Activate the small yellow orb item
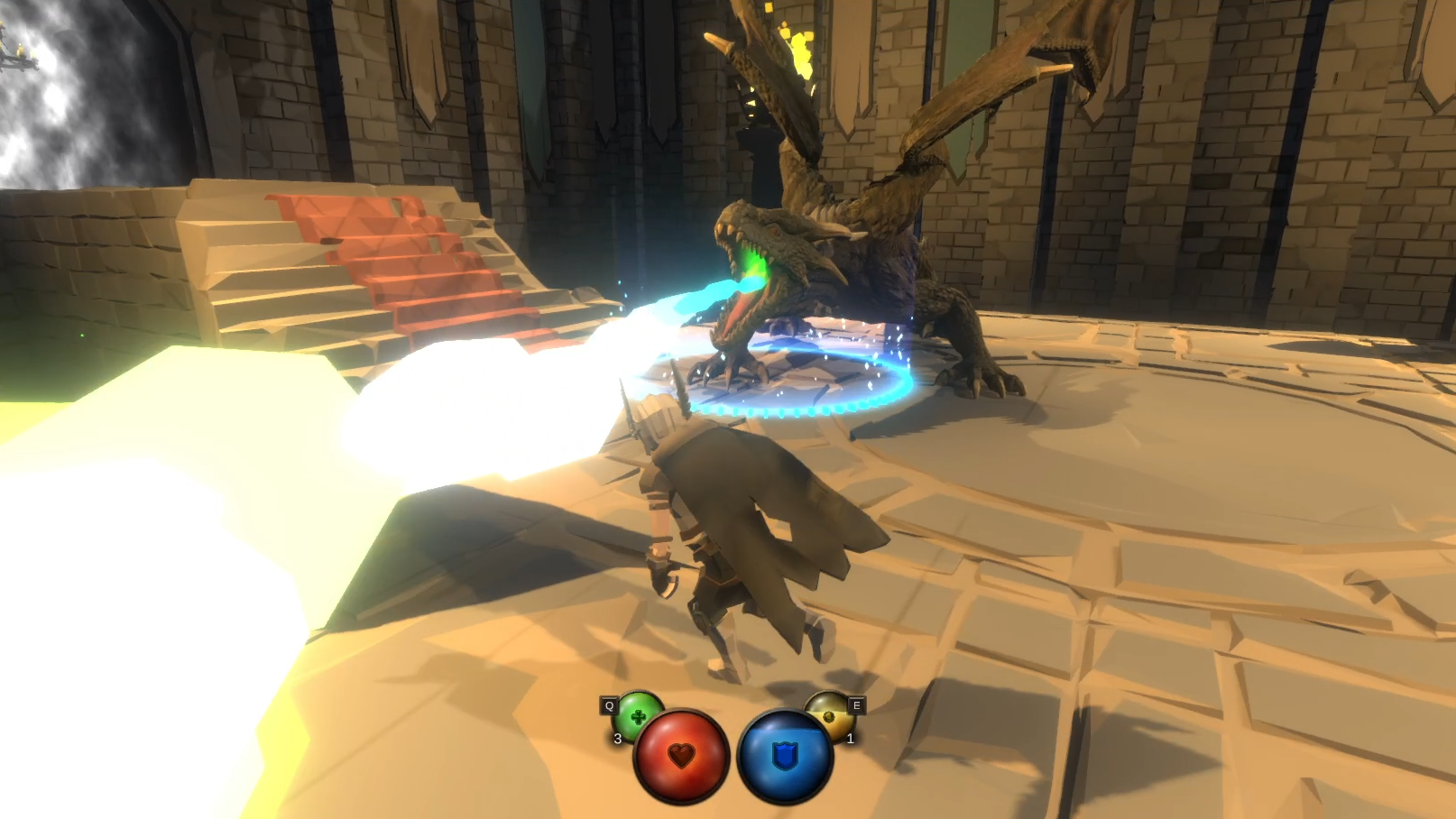 pyautogui.click(x=827, y=715)
